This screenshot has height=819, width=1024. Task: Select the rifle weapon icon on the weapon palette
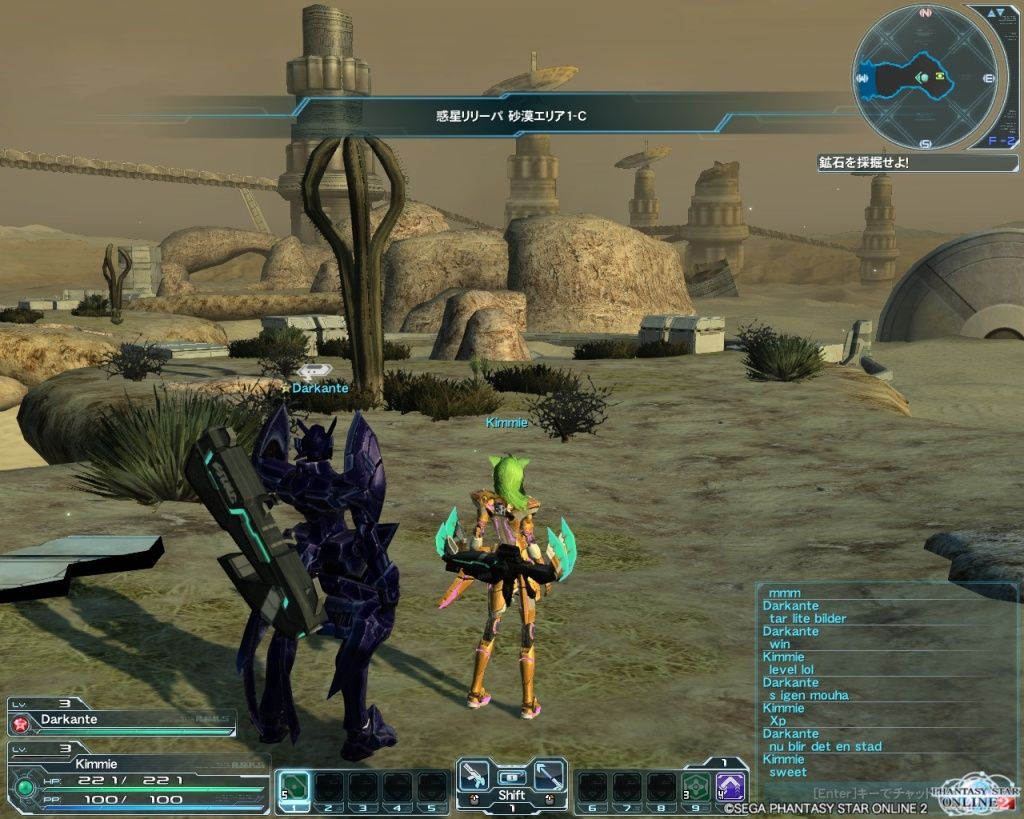click(473, 776)
